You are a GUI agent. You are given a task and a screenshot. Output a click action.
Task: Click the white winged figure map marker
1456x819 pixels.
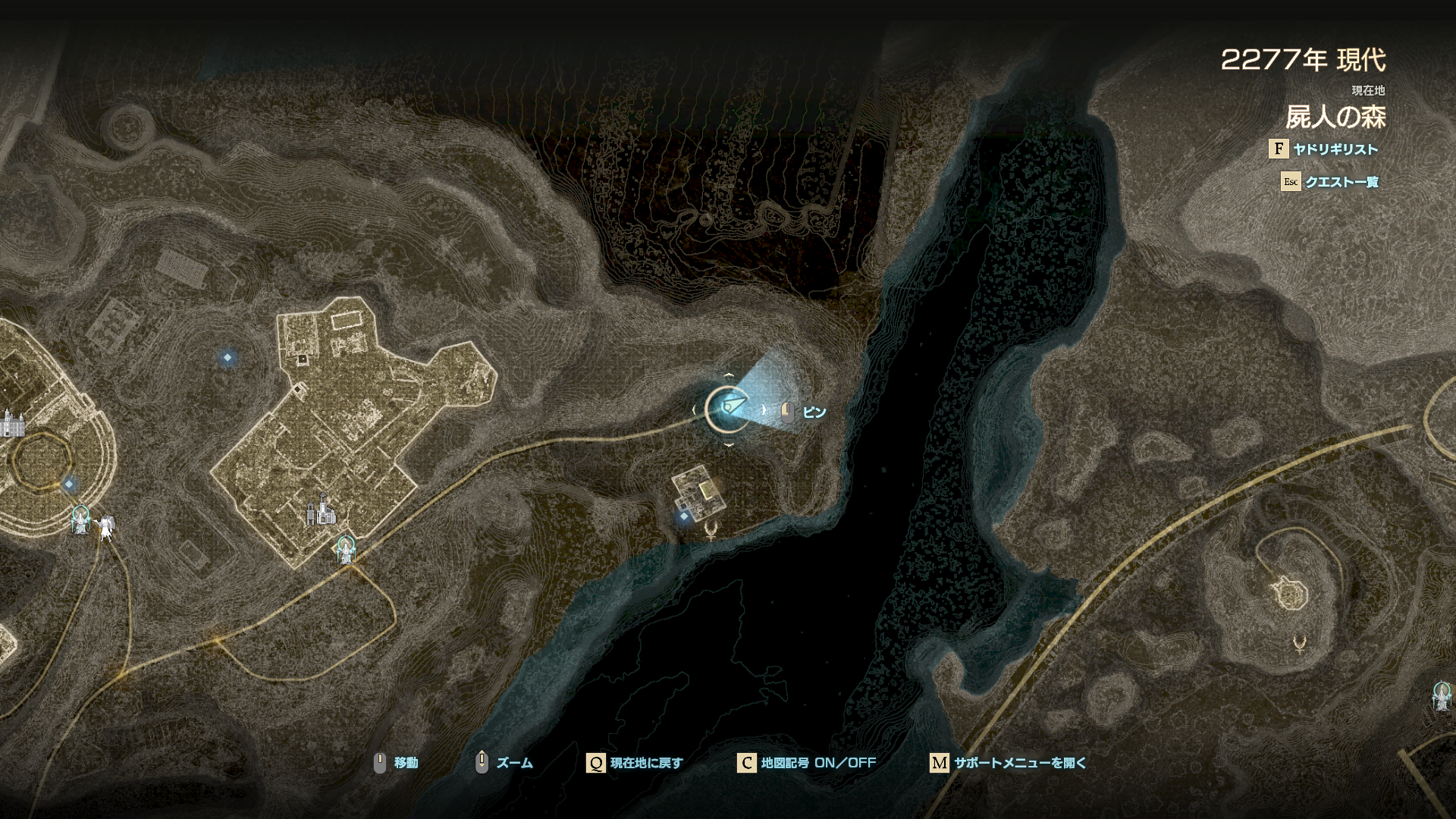(106, 526)
